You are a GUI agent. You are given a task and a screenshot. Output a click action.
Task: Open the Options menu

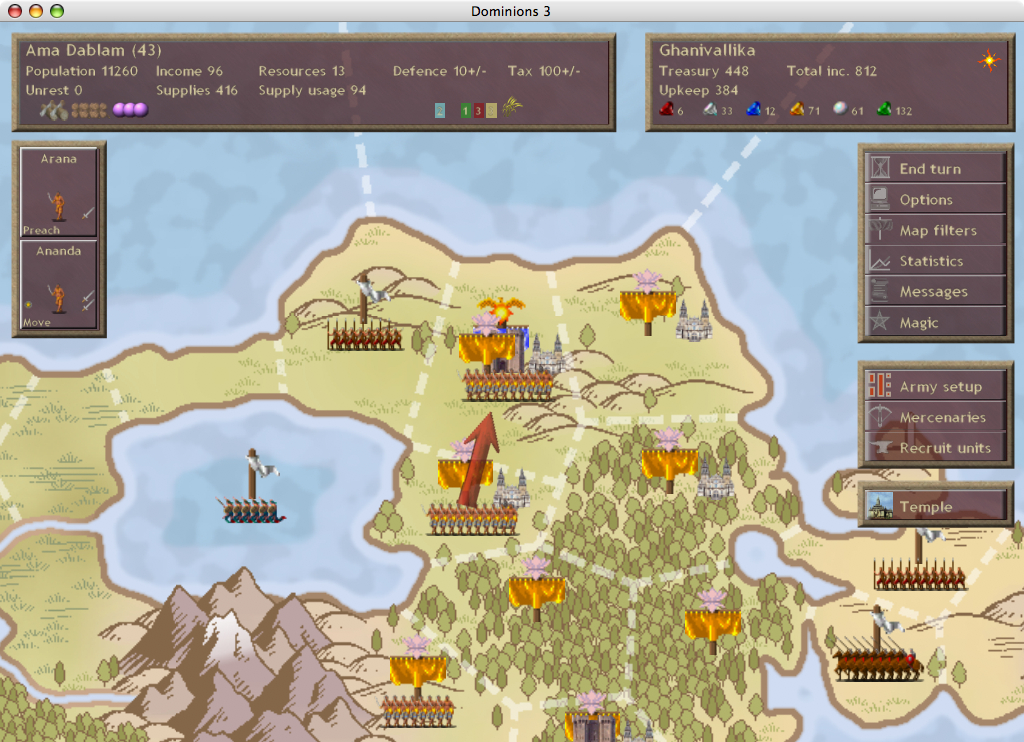click(x=935, y=200)
